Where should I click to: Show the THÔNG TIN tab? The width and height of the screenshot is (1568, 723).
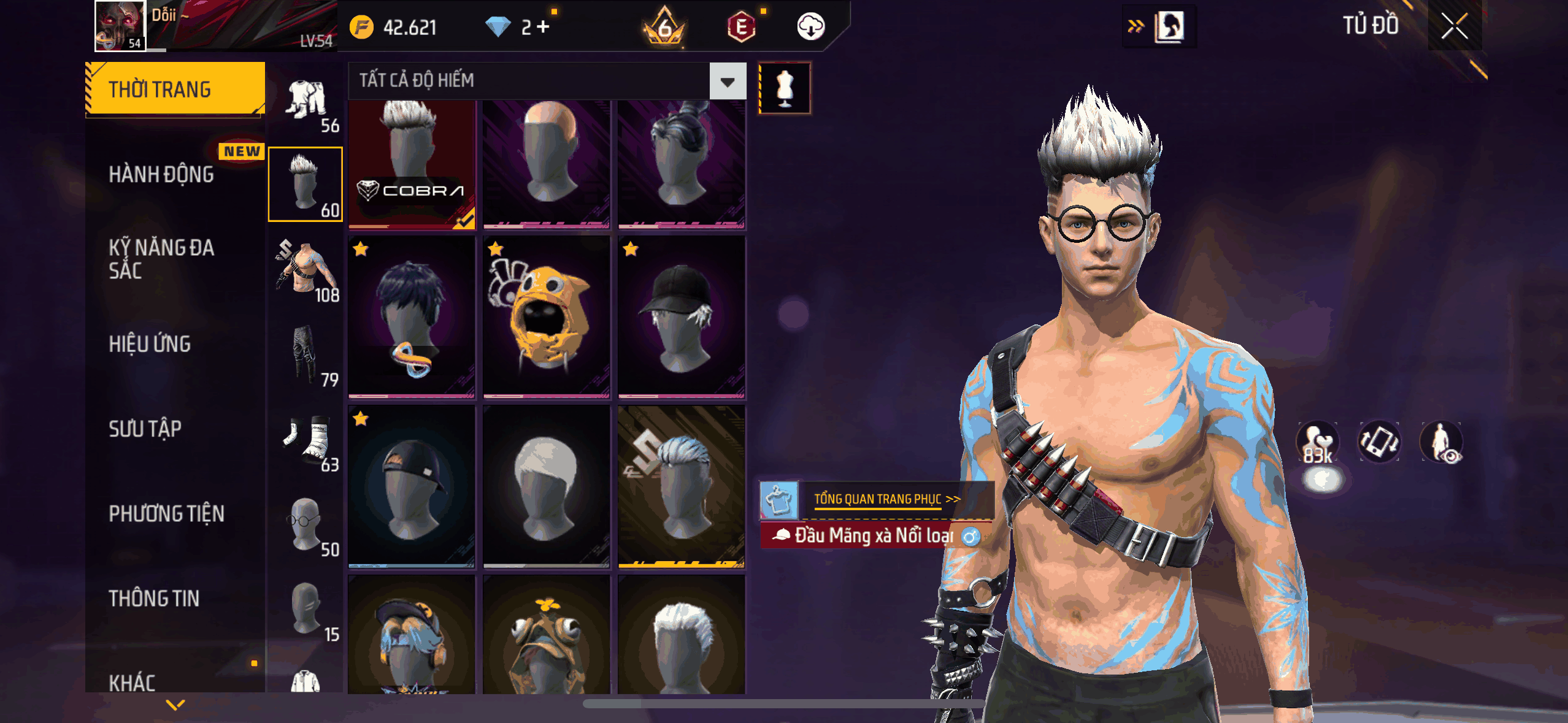(154, 599)
